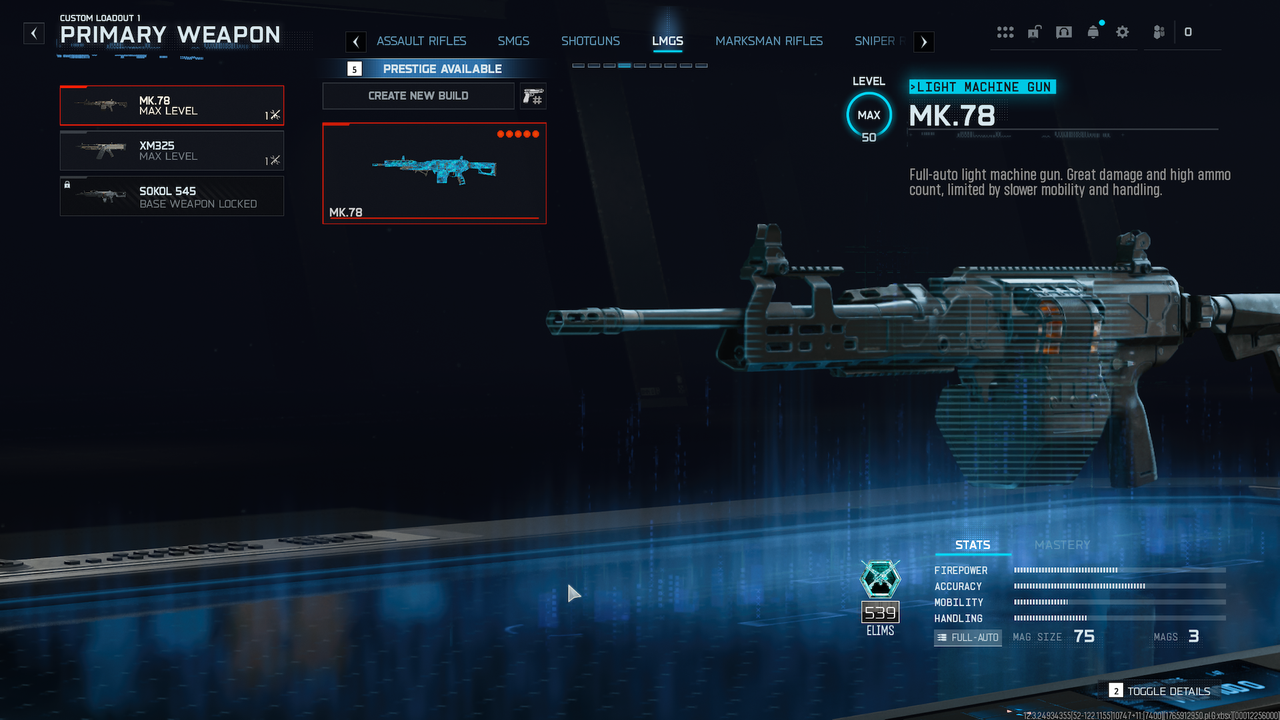Select the MK.78 weapon in the list
This screenshot has height=720, width=1280.
171,105
